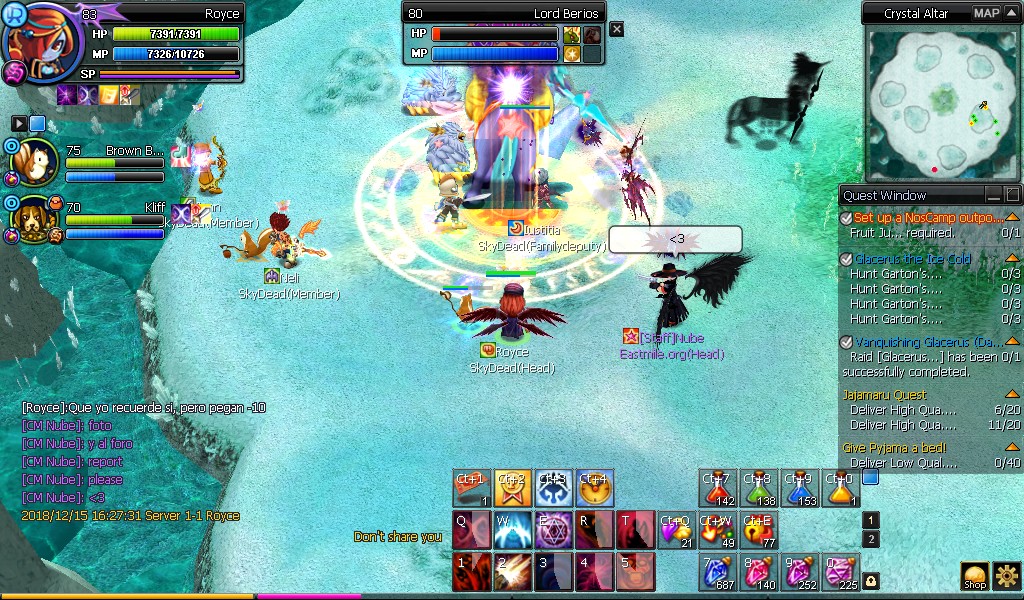This screenshot has height=600, width=1024.
Task: Use the red potion with 142 count
Action: (x=717, y=489)
